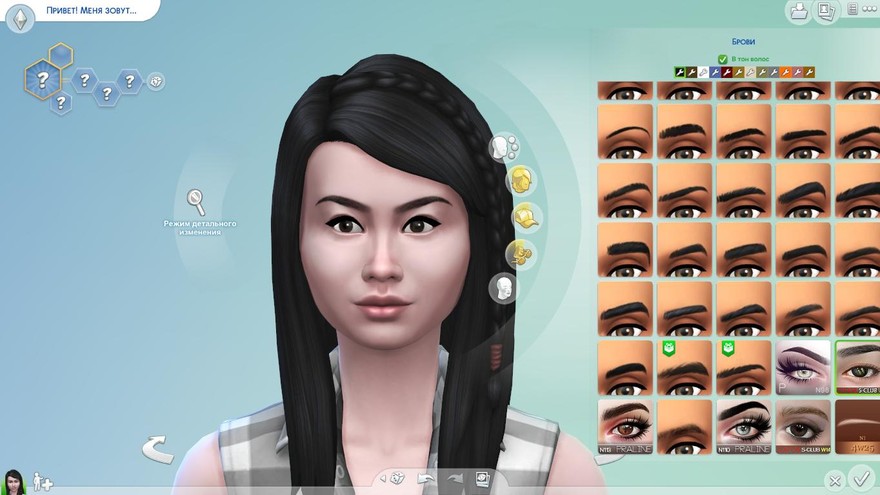
Task: Confirm with the checkmark button
Action: tap(860, 479)
